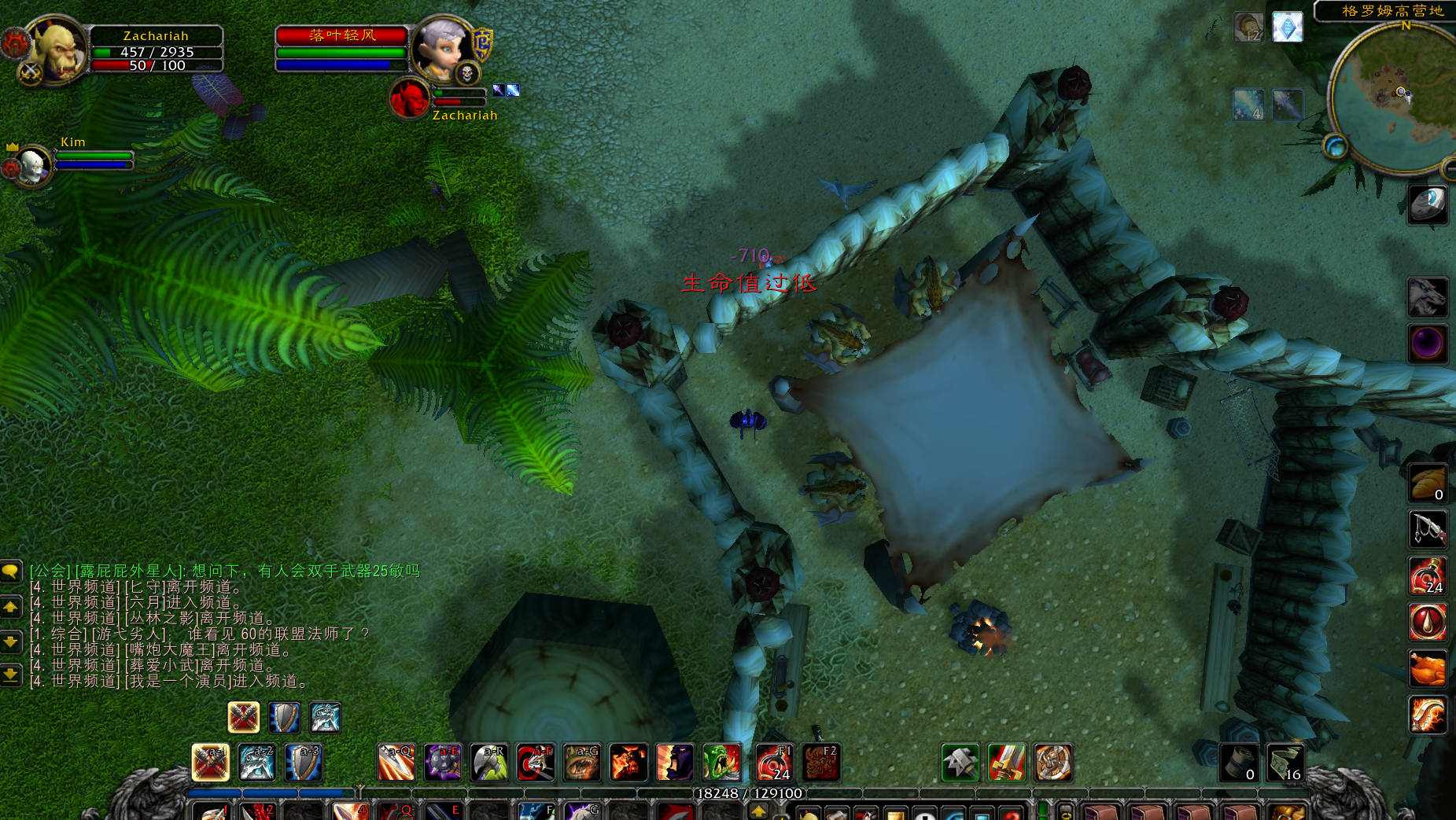Use the spear ability bound to a-Q
Viewport: 1456px width, 820px height.
396,763
